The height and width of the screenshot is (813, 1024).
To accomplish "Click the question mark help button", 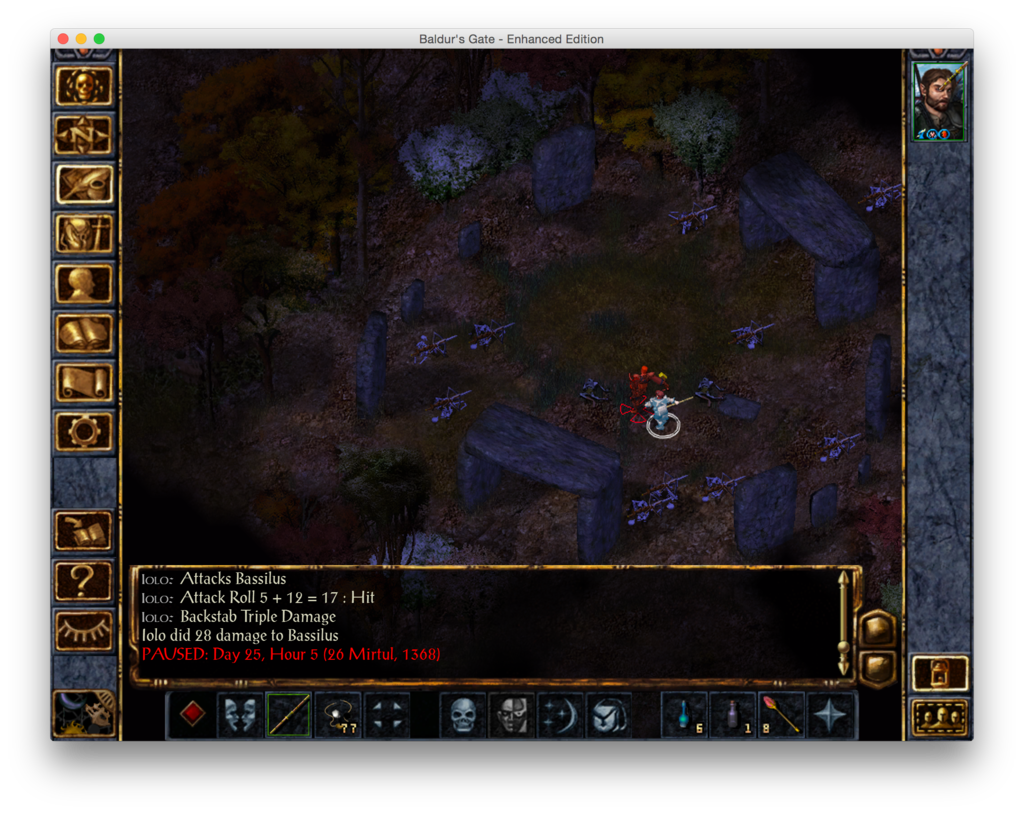I will [84, 581].
